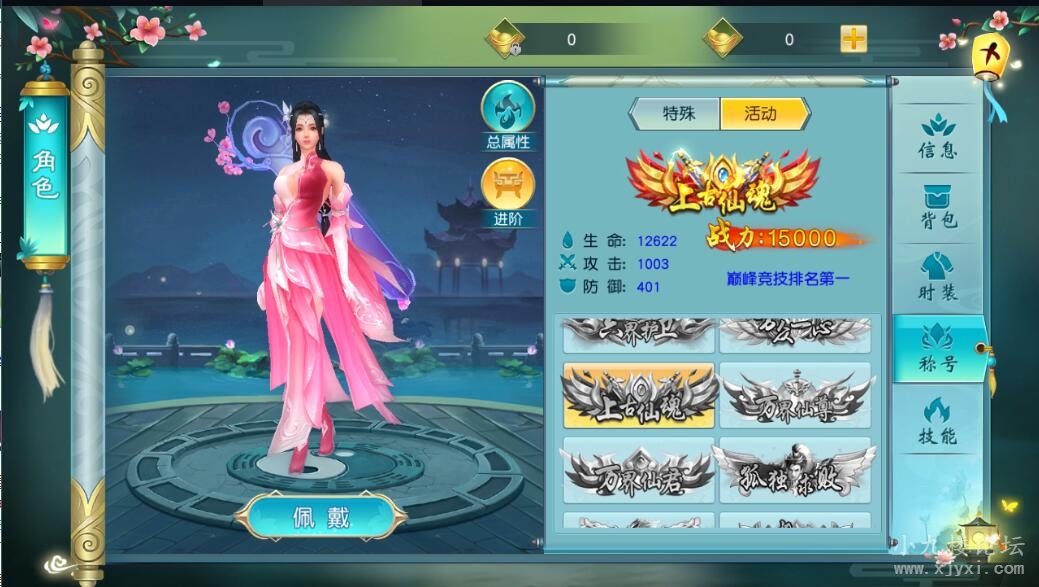Choose the 万界仙尊 title
The height and width of the screenshot is (587, 1039).
tap(795, 396)
